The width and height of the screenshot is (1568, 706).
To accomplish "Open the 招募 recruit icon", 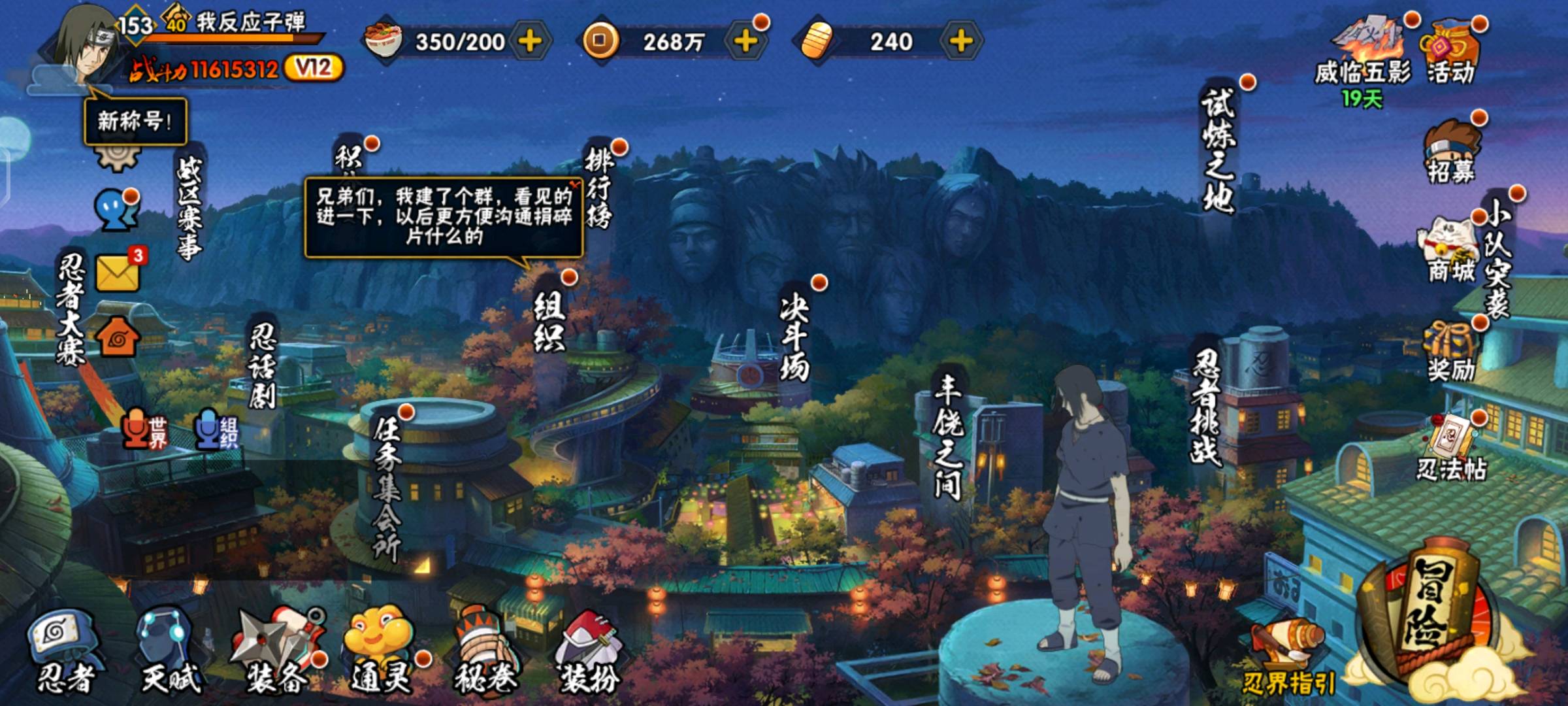I will click(1450, 152).
